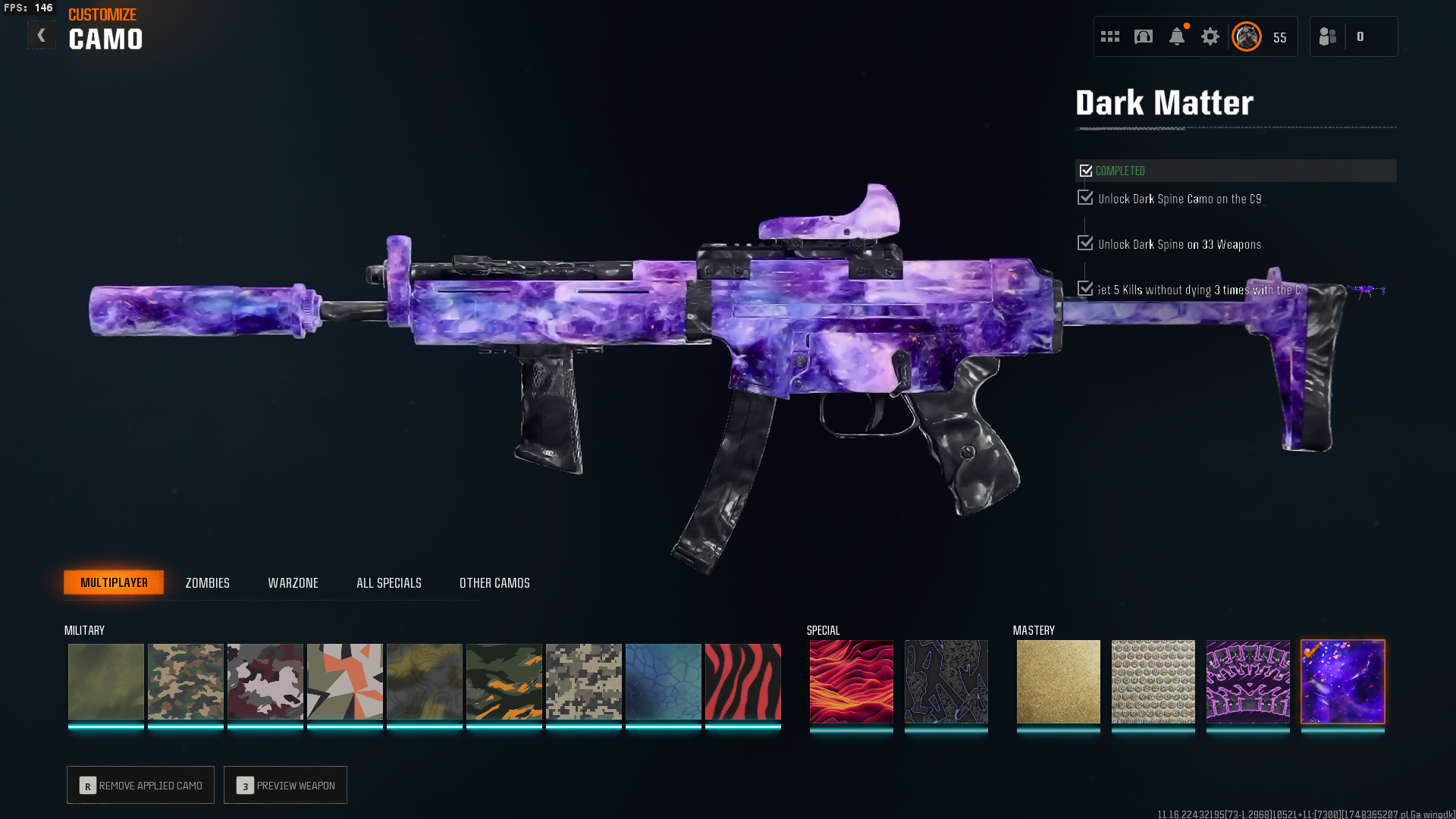Choose the red tiger stripe camo
The height and width of the screenshot is (819, 1456).
click(x=742, y=681)
